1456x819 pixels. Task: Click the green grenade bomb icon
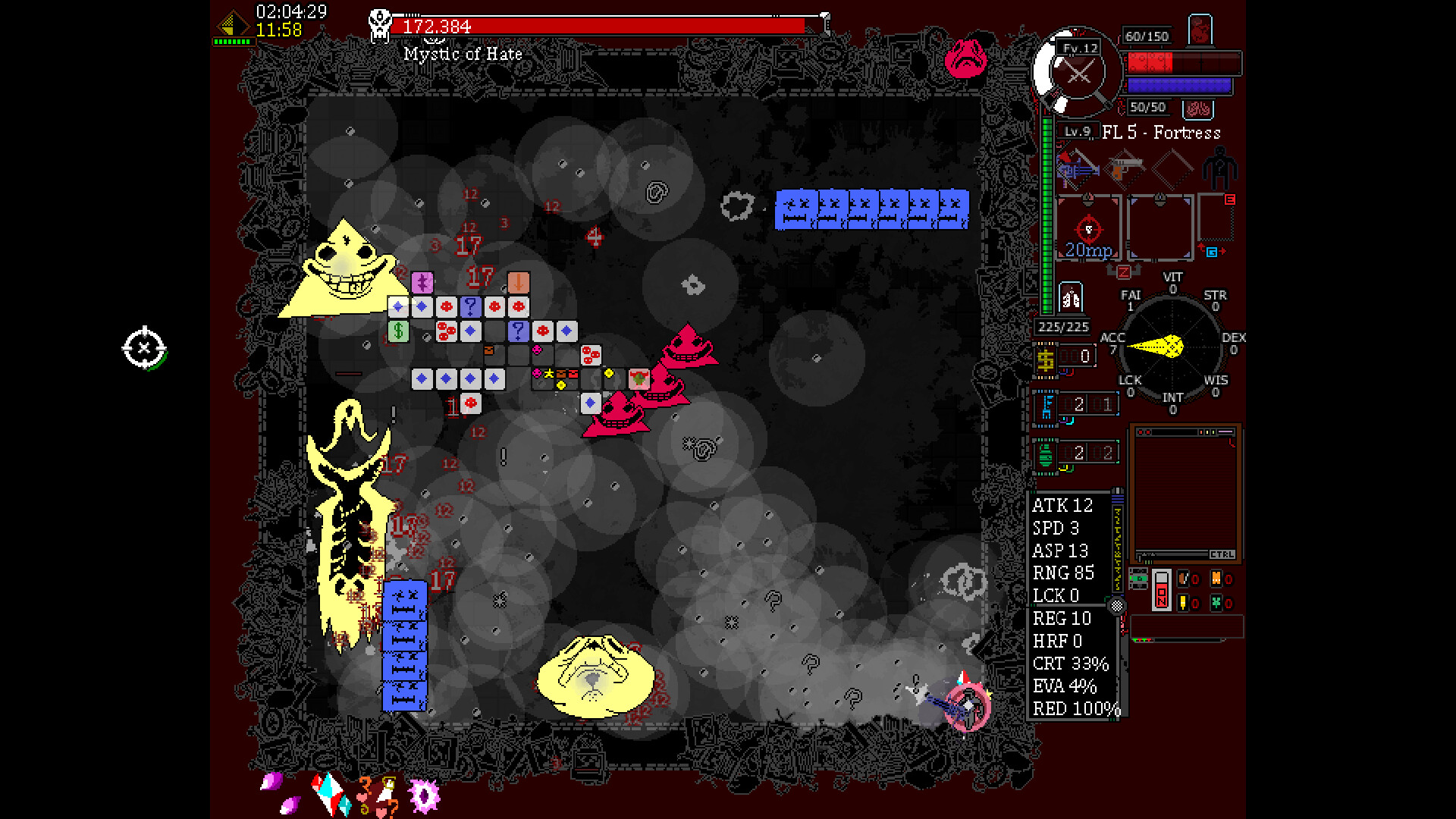click(1046, 454)
